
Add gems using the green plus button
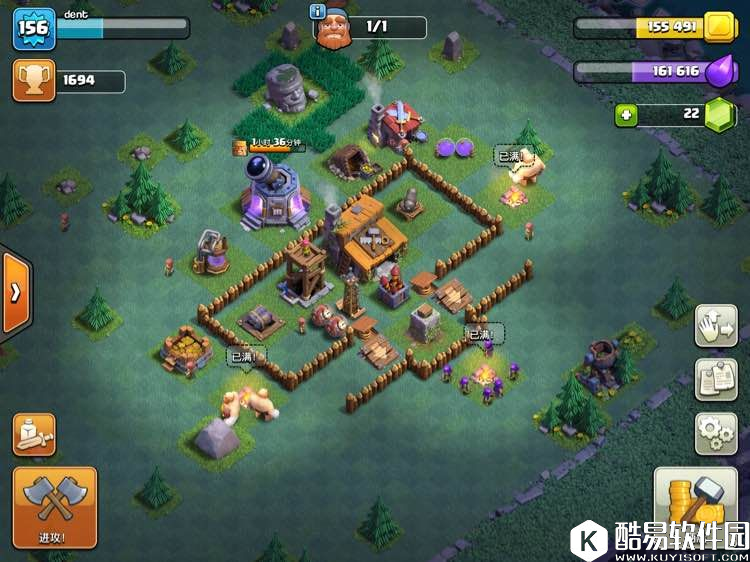point(627,115)
